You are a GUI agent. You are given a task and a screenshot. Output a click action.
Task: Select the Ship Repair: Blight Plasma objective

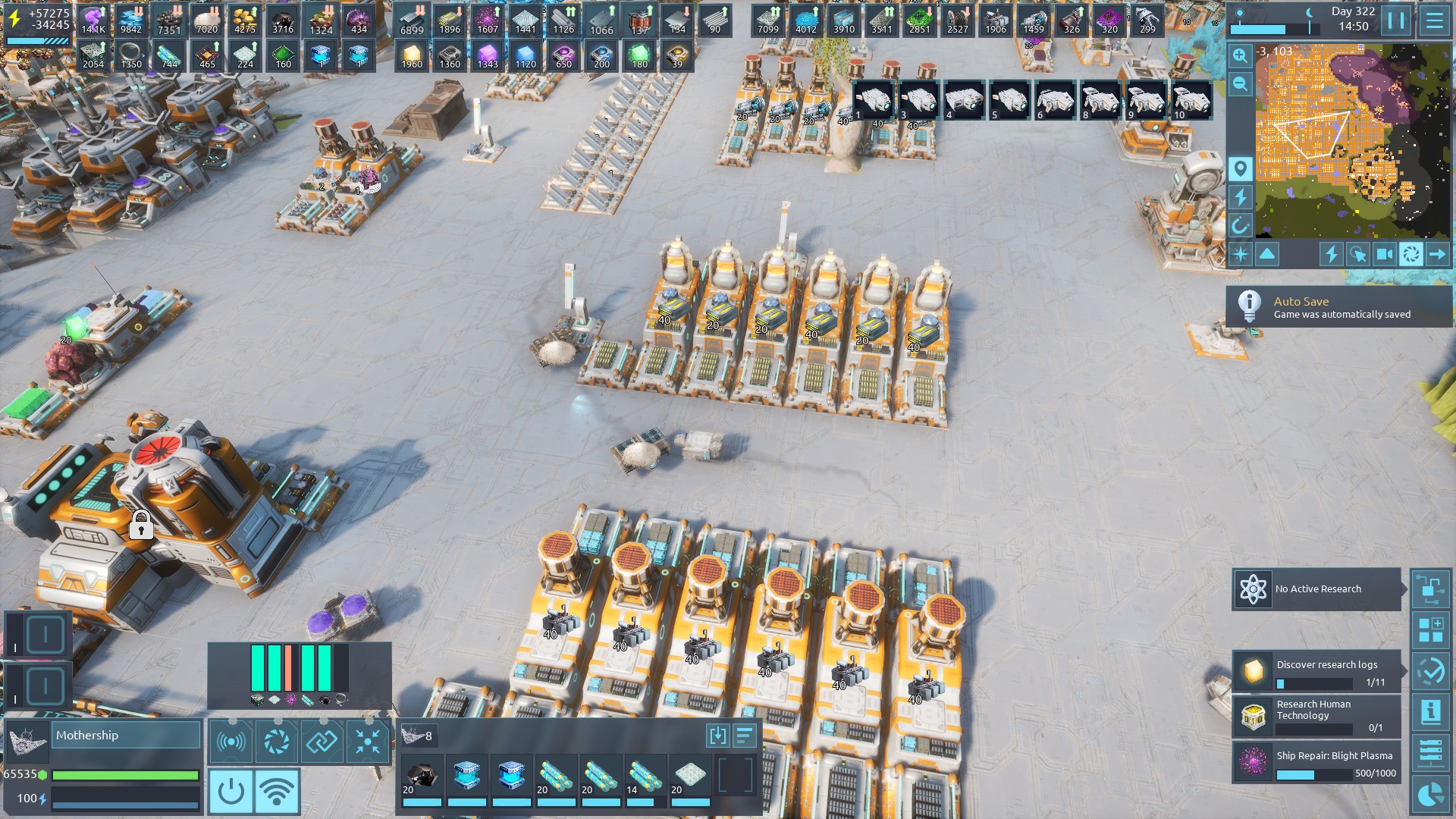1317,761
